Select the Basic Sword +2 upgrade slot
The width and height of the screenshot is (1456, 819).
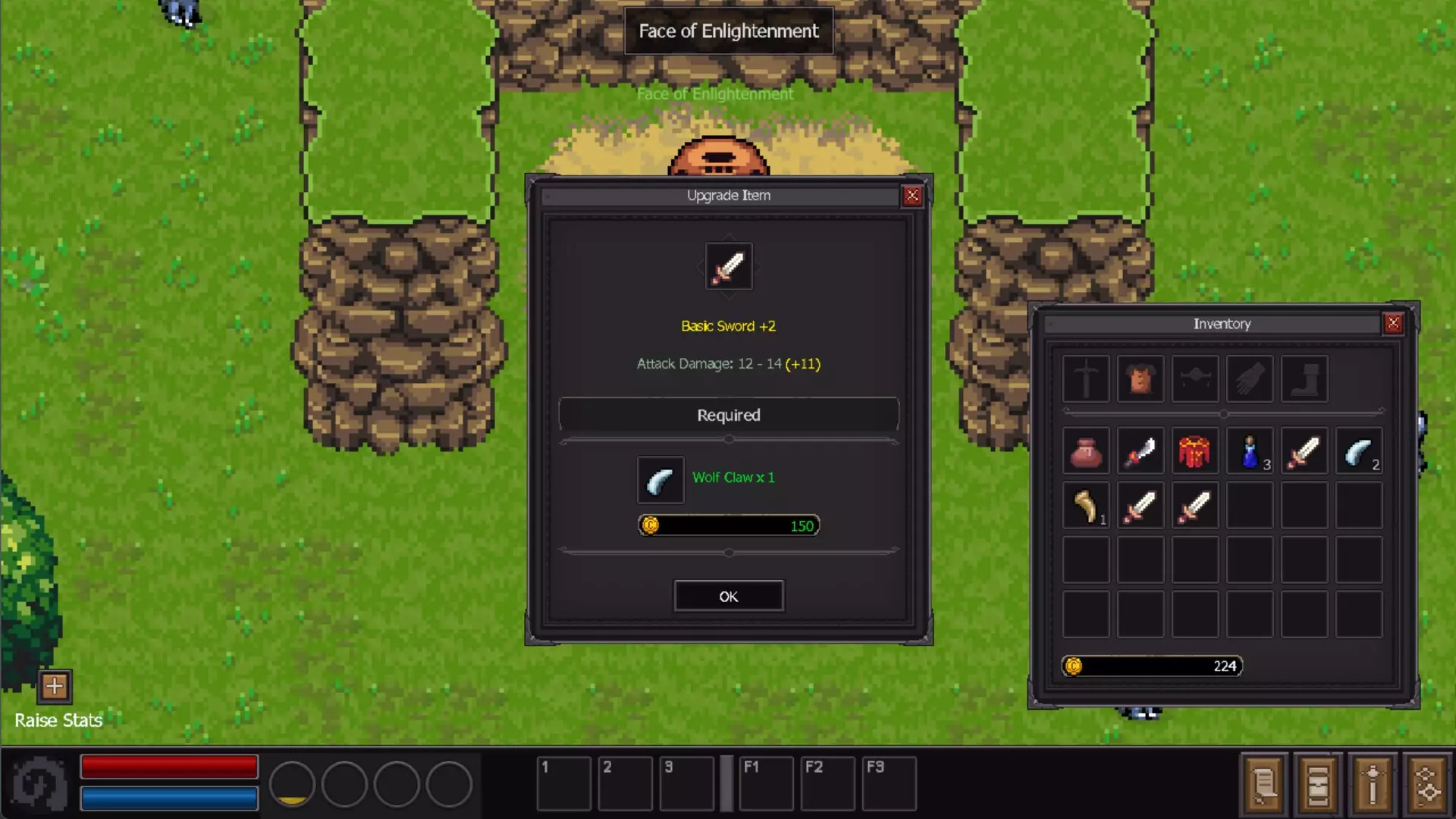pyautogui.click(x=729, y=266)
